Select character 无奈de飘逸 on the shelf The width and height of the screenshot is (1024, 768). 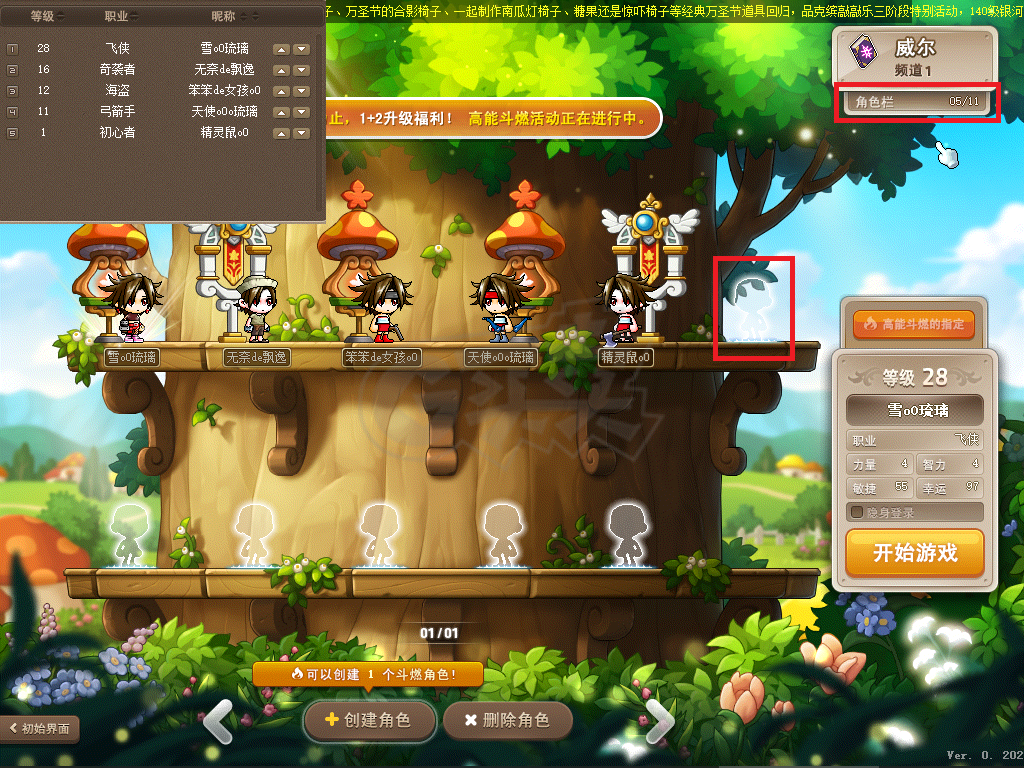257,309
